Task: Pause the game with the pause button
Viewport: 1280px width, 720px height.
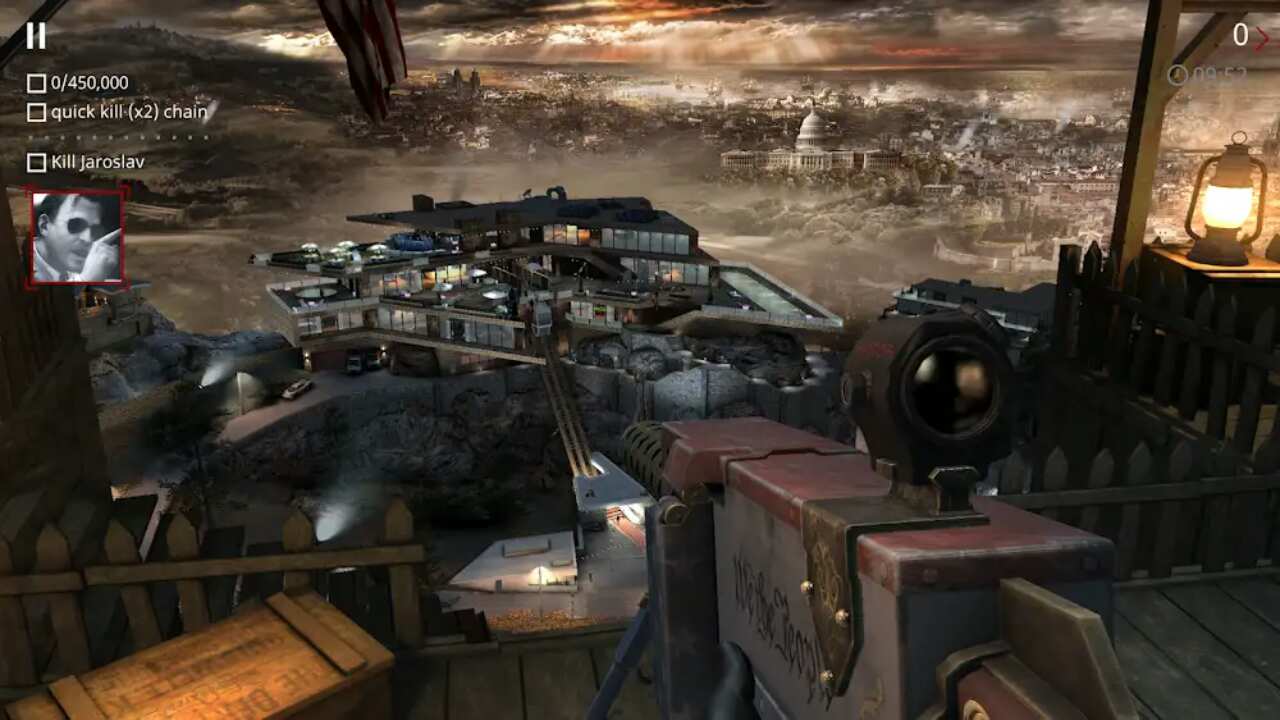Action: tap(36, 36)
